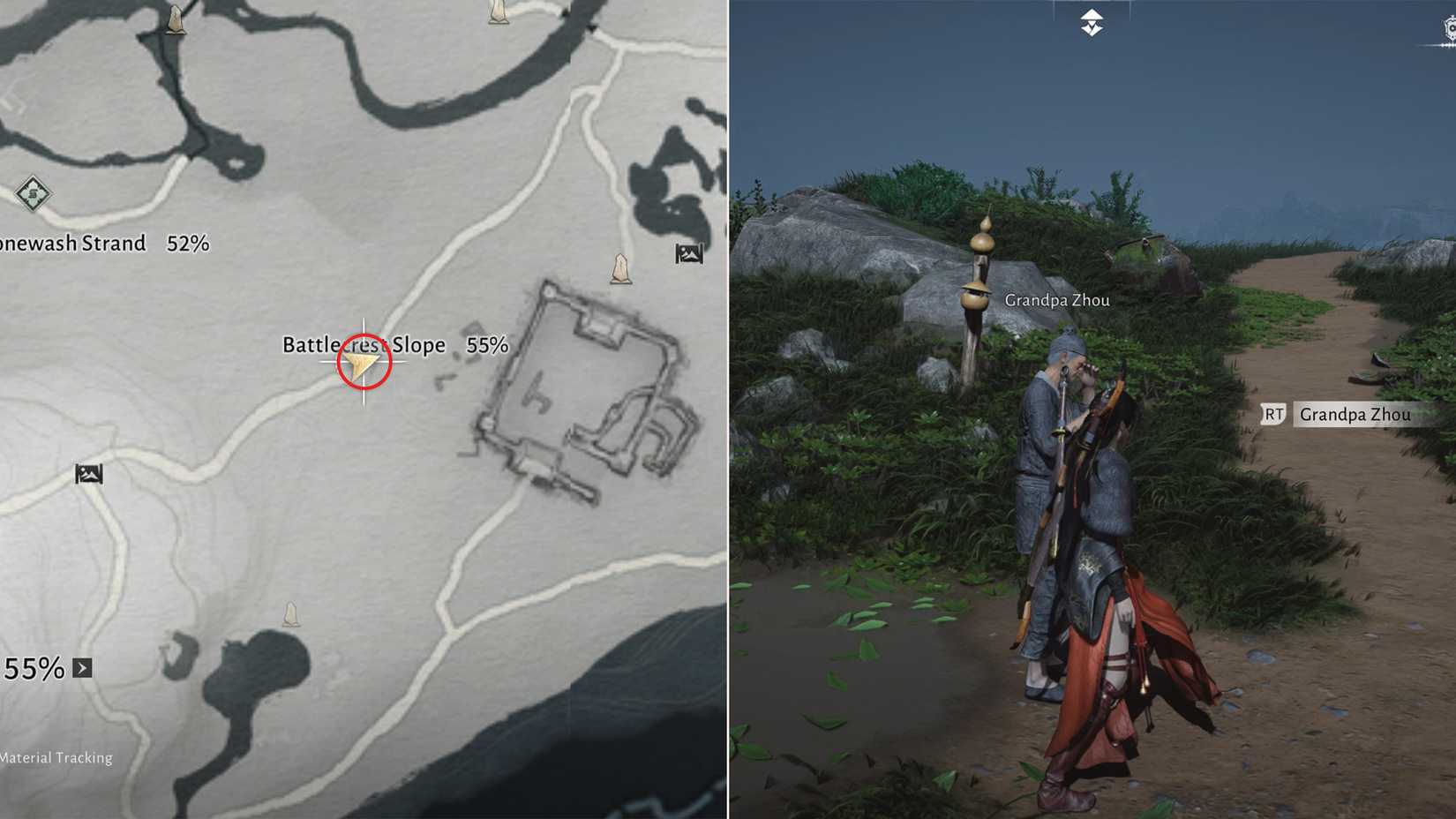Select the 52% completion next to Stonewash Strand
1456x819 pixels.
(188, 244)
